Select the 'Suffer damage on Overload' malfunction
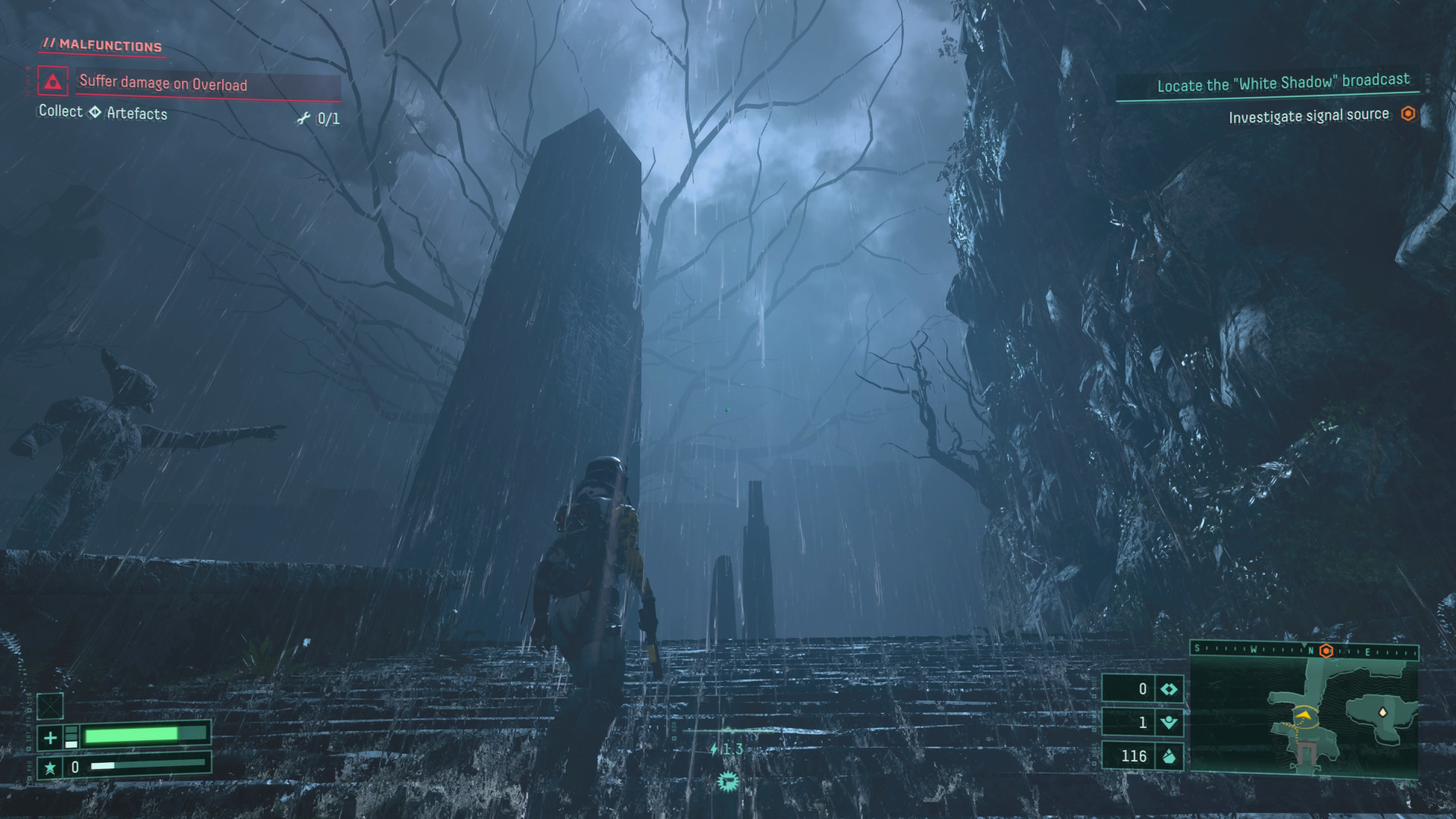 (x=163, y=83)
